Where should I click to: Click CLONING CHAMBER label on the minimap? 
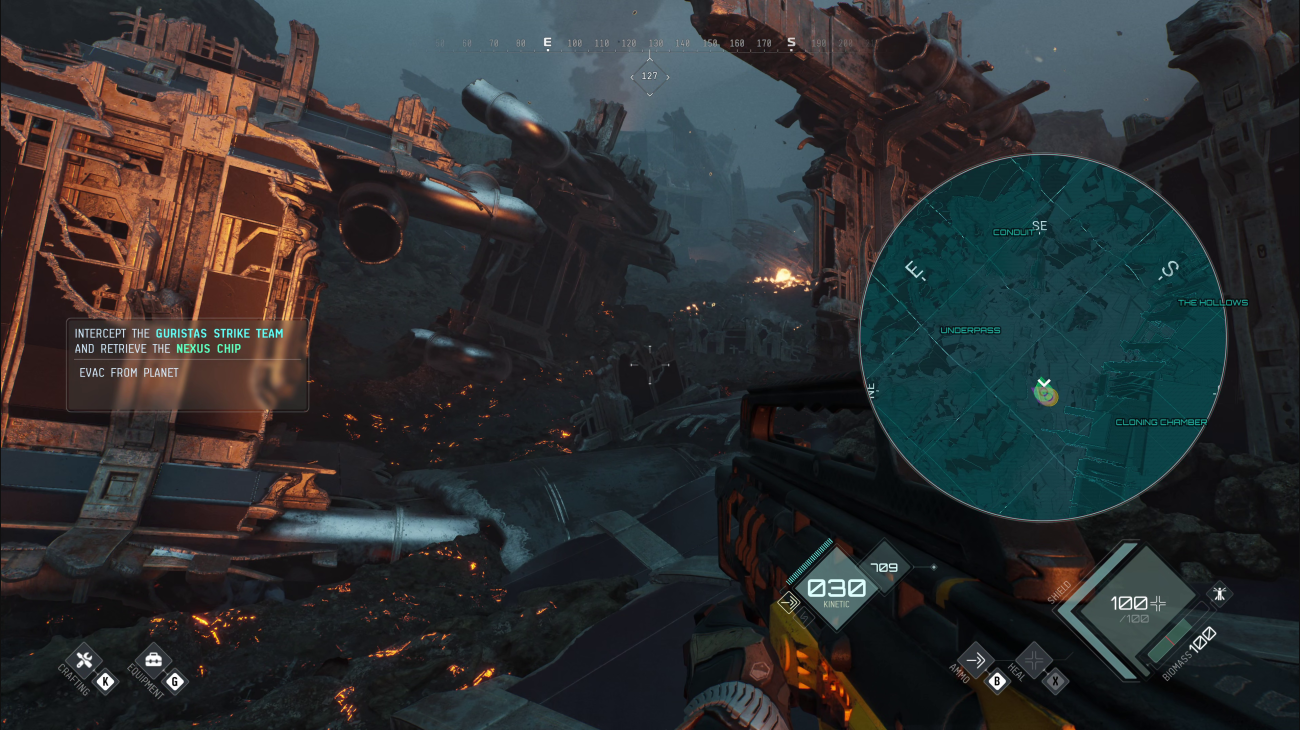point(1161,422)
